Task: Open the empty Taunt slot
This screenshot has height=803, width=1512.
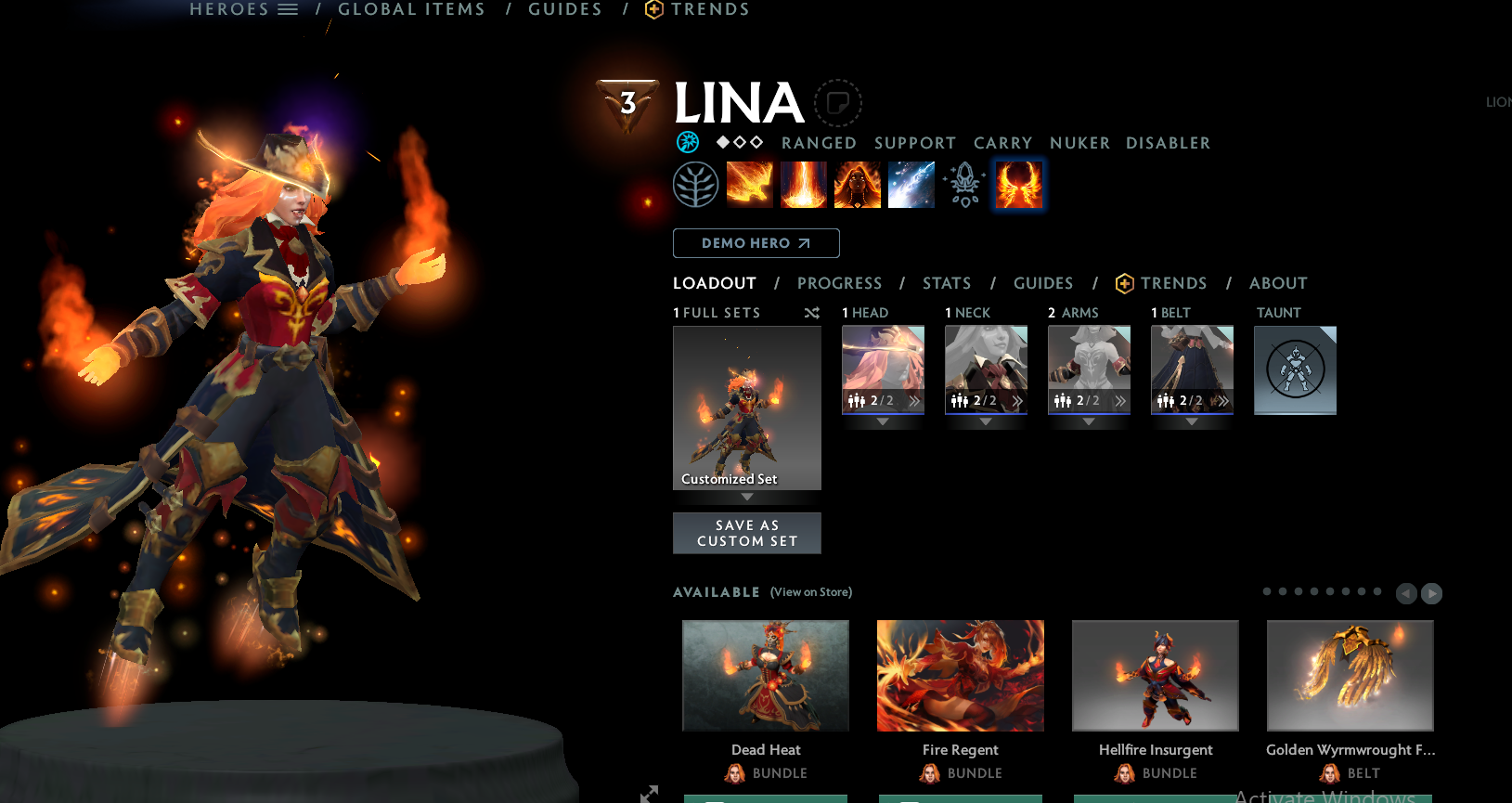Action: pyautogui.click(x=1295, y=369)
